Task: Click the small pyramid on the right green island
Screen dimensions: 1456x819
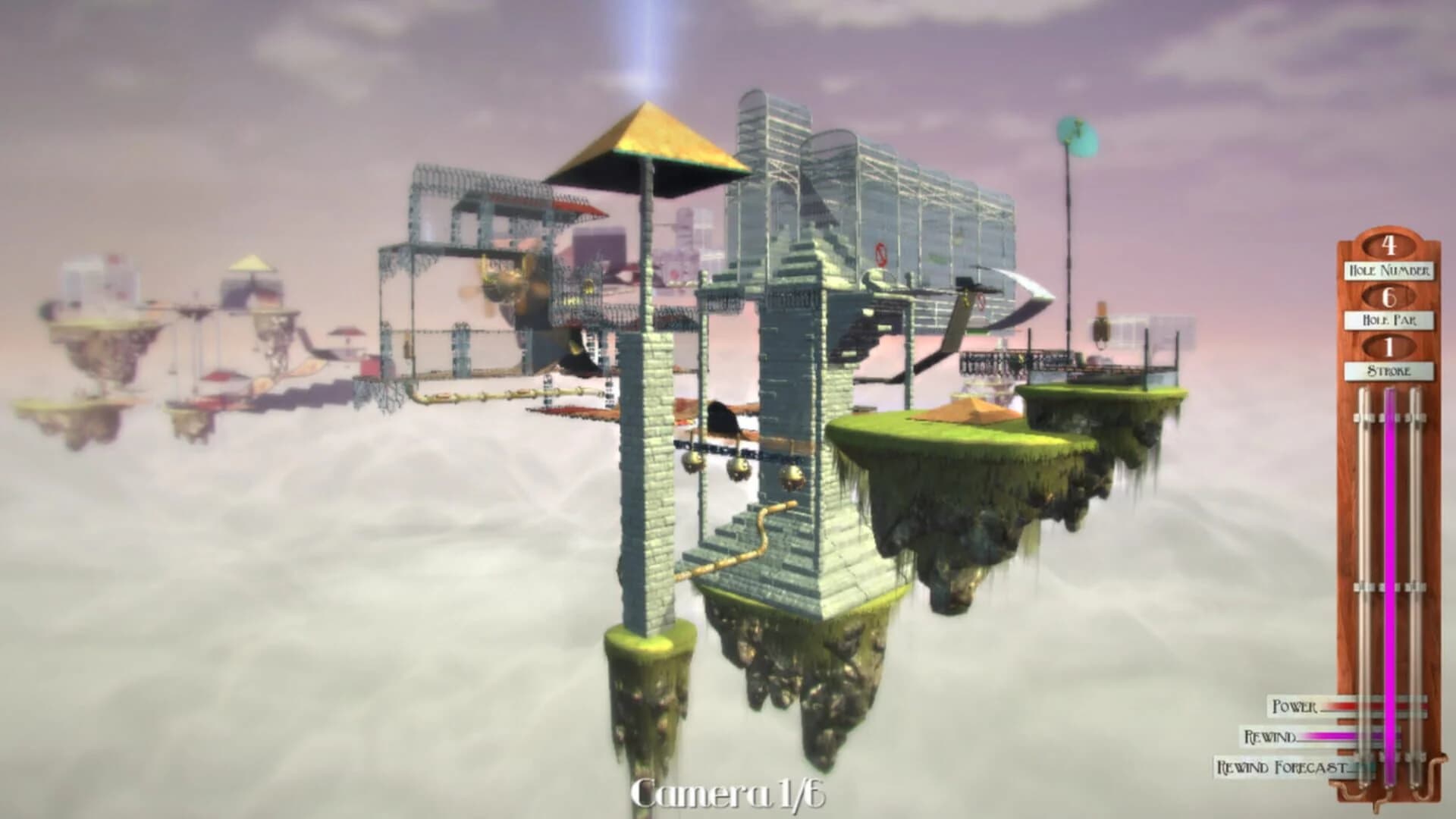Action: point(971,409)
